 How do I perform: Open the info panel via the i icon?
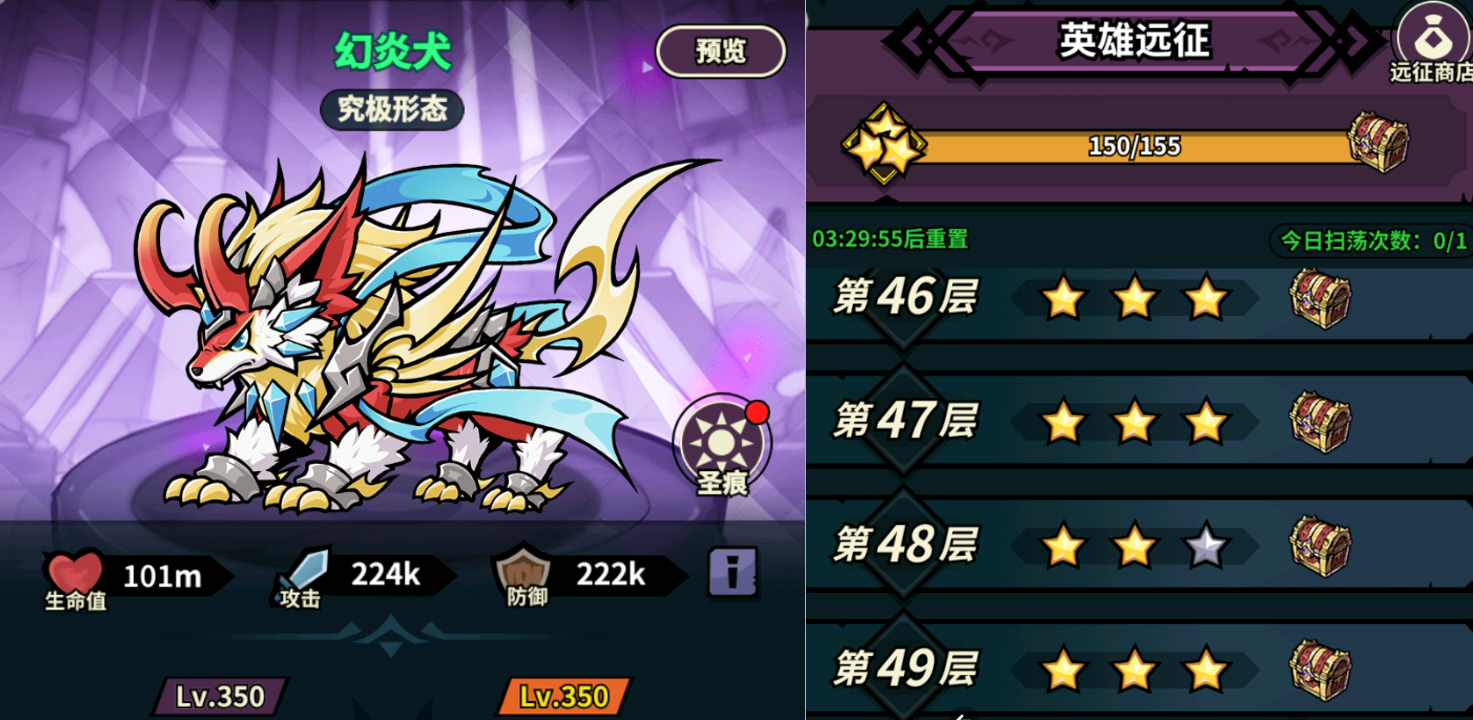731,572
